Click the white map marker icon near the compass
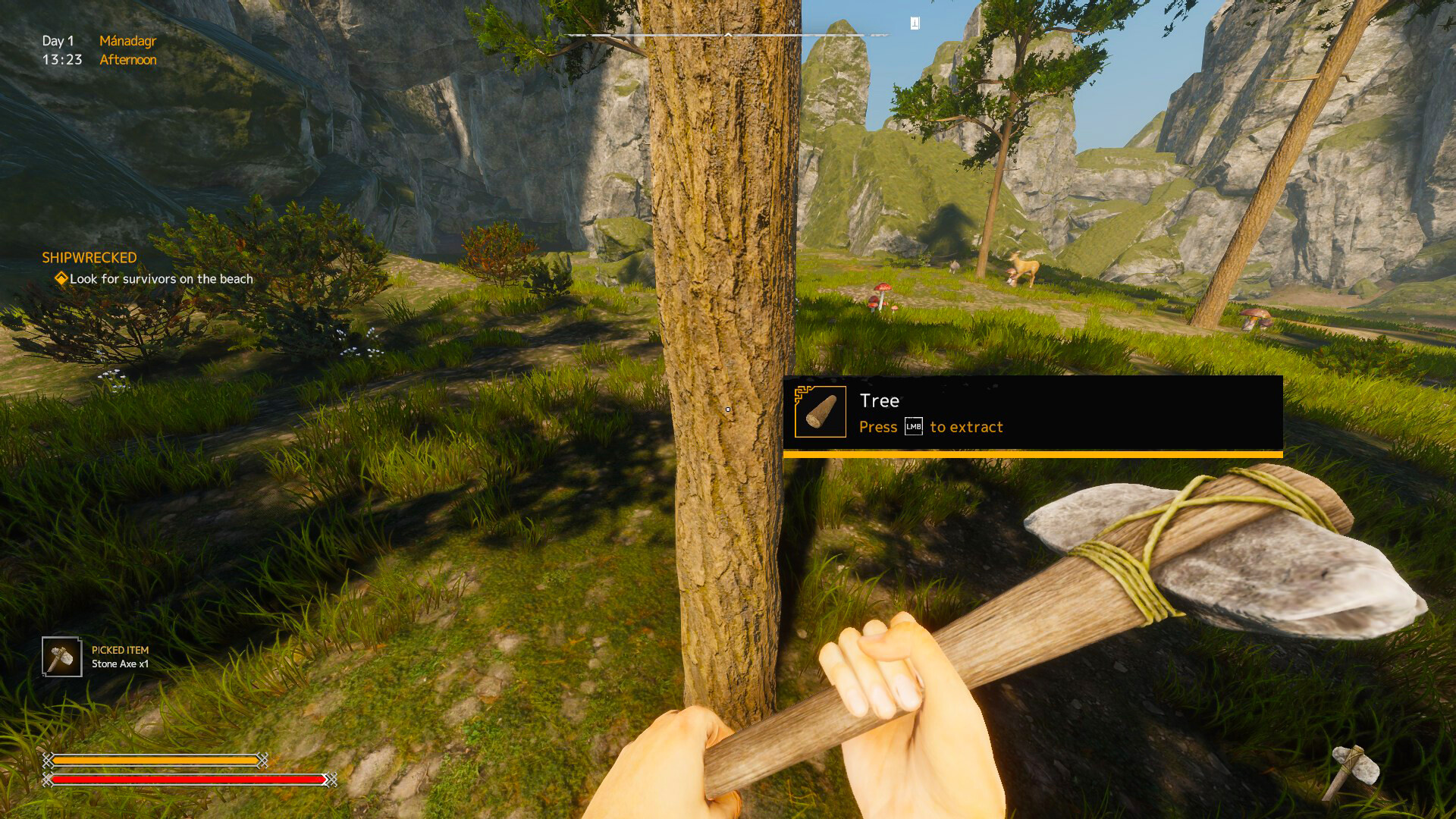The width and height of the screenshot is (1456, 819). pyautogui.click(x=915, y=23)
